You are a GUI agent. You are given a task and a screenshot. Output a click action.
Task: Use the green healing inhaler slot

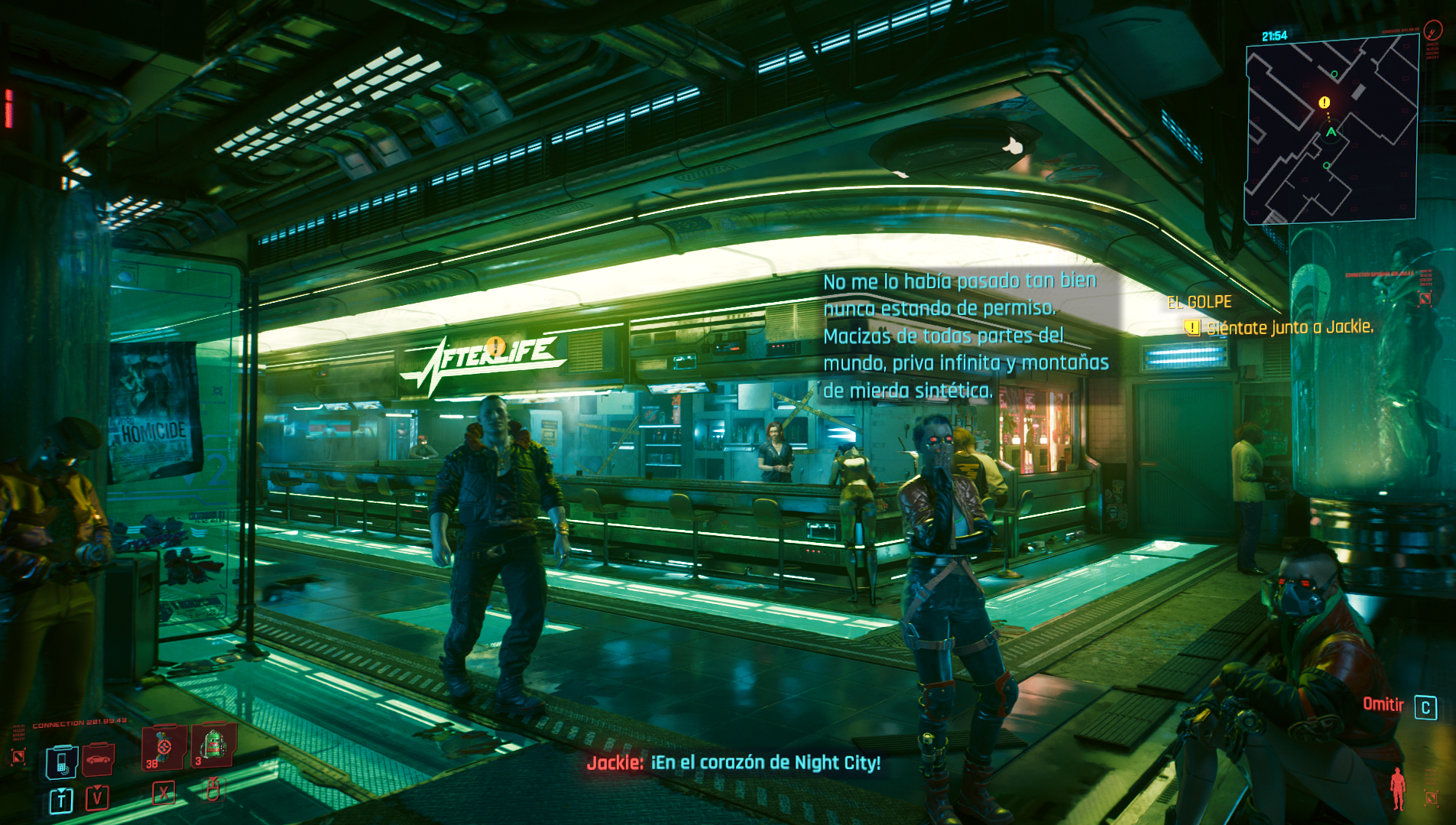[x=212, y=744]
